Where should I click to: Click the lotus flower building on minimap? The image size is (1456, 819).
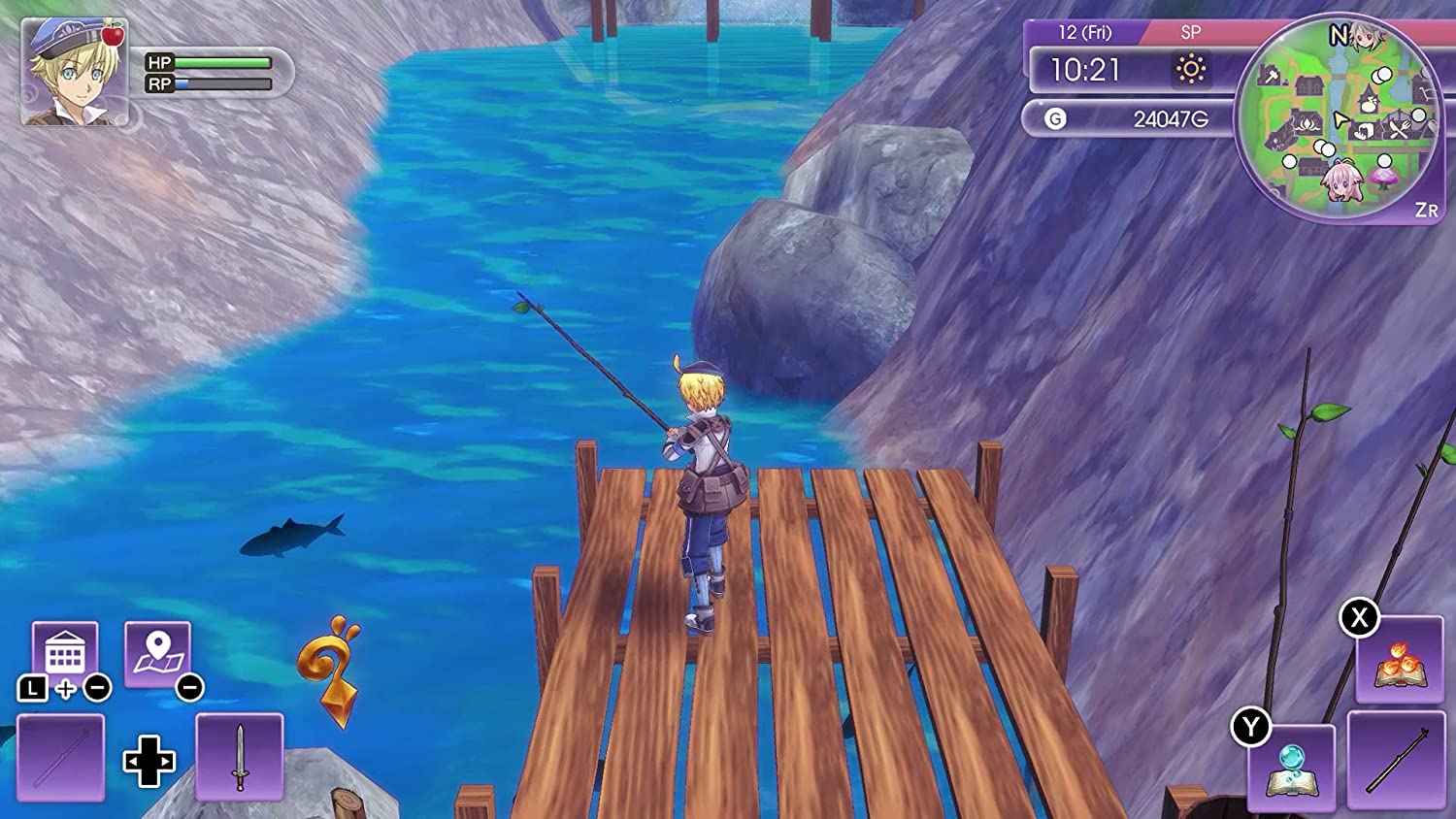[1307, 125]
